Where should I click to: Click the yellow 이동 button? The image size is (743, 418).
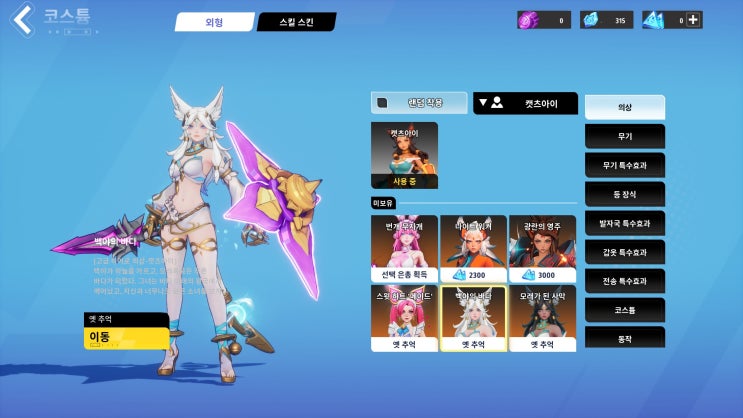126,338
